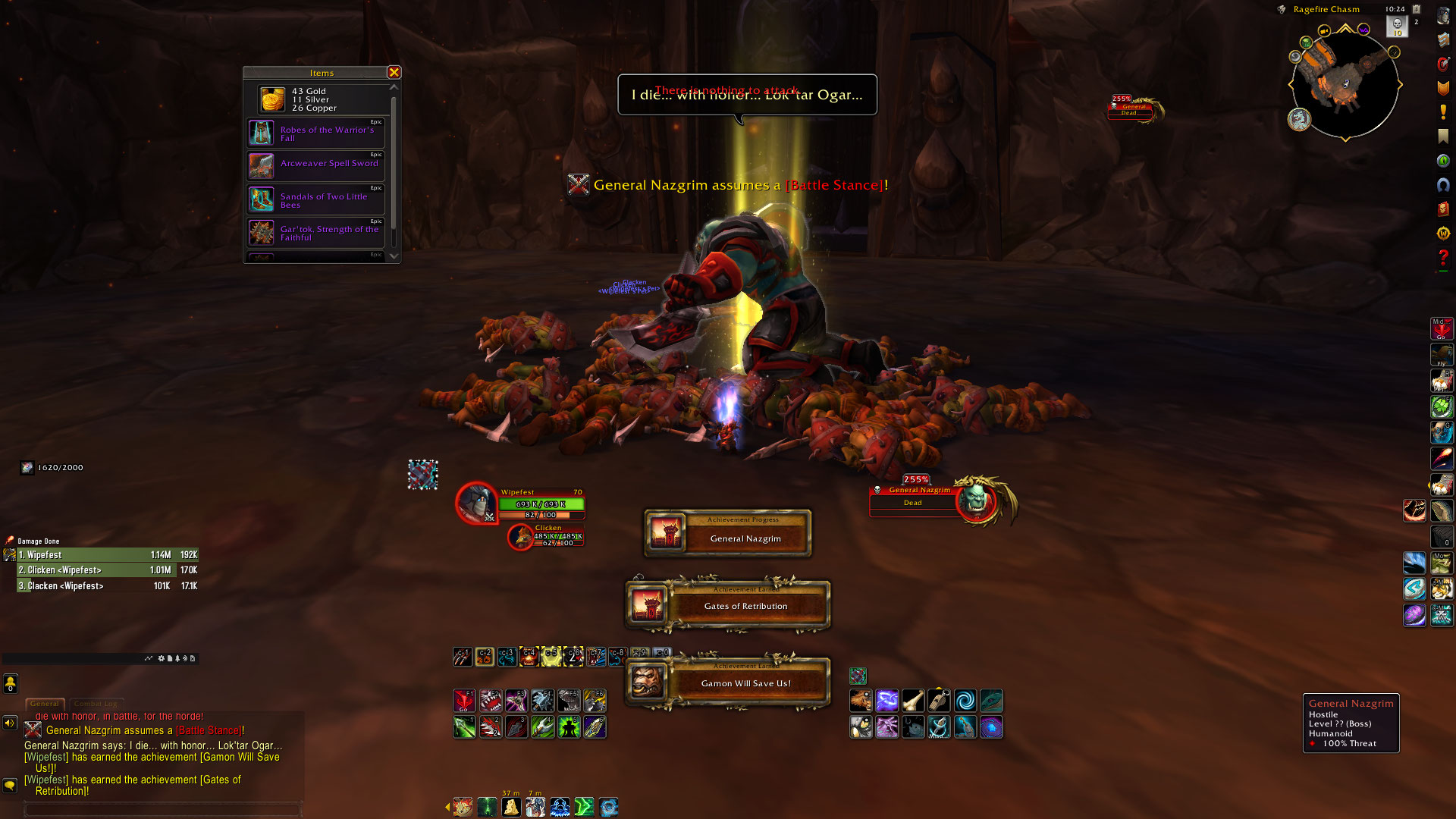Click the blue swirl ability icon
Screen dimensions: 1456x819
965,701
